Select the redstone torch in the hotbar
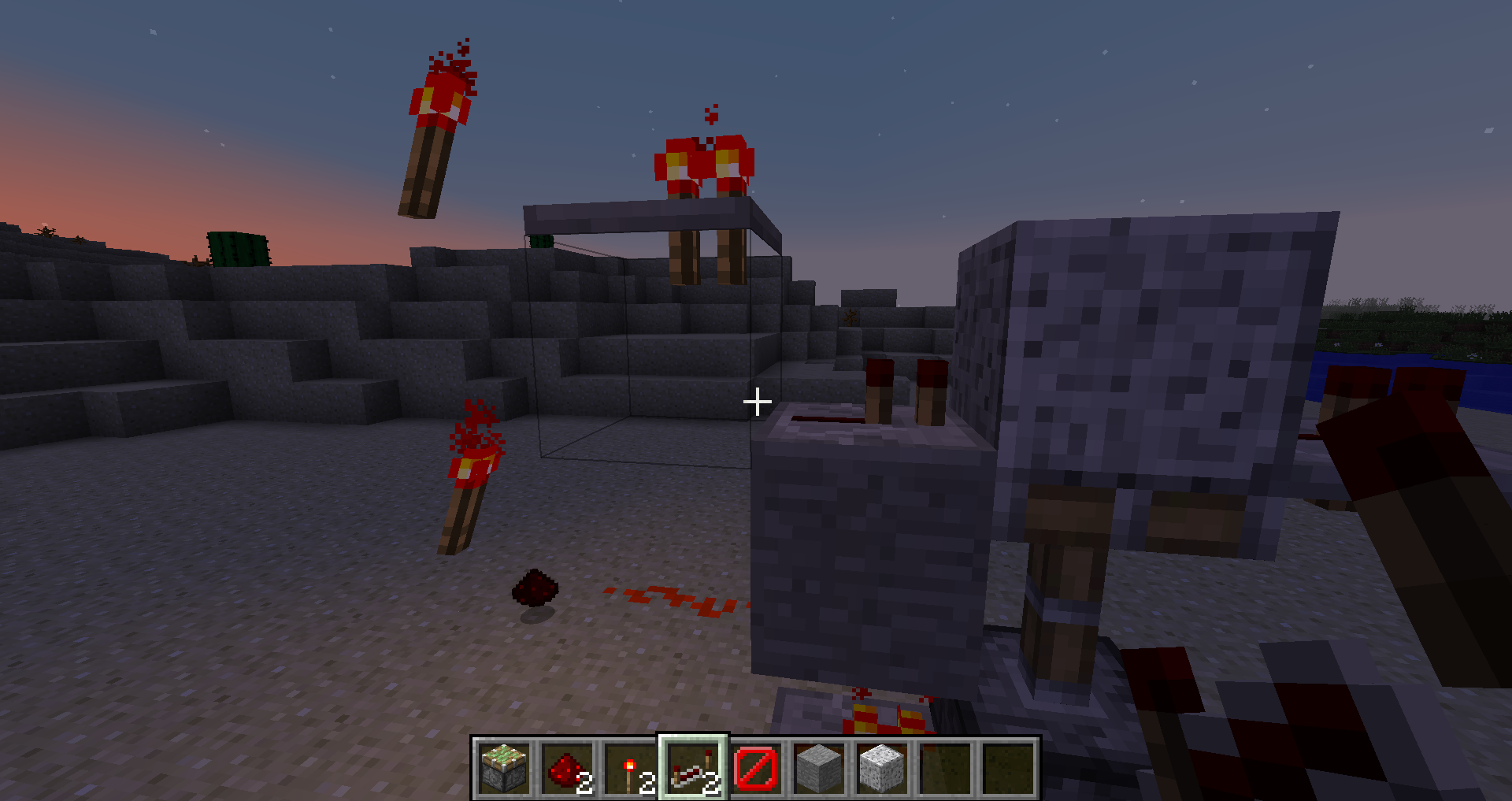Screen dimensions: 1512x801 (x=630, y=768)
